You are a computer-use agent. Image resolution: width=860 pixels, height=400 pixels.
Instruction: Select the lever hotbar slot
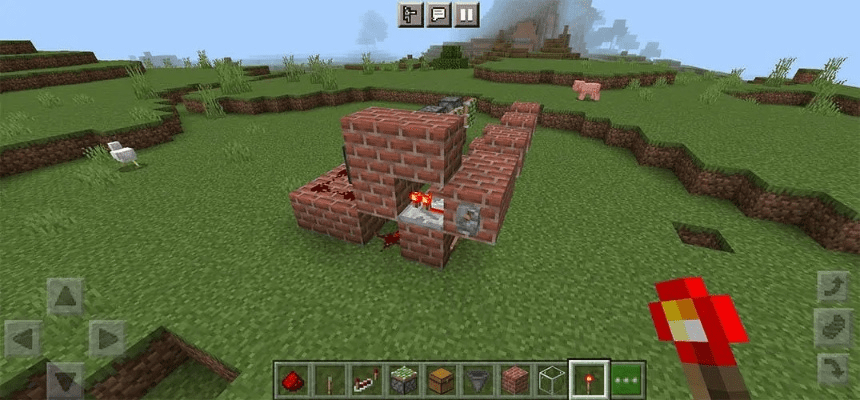pyautogui.click(x=327, y=380)
